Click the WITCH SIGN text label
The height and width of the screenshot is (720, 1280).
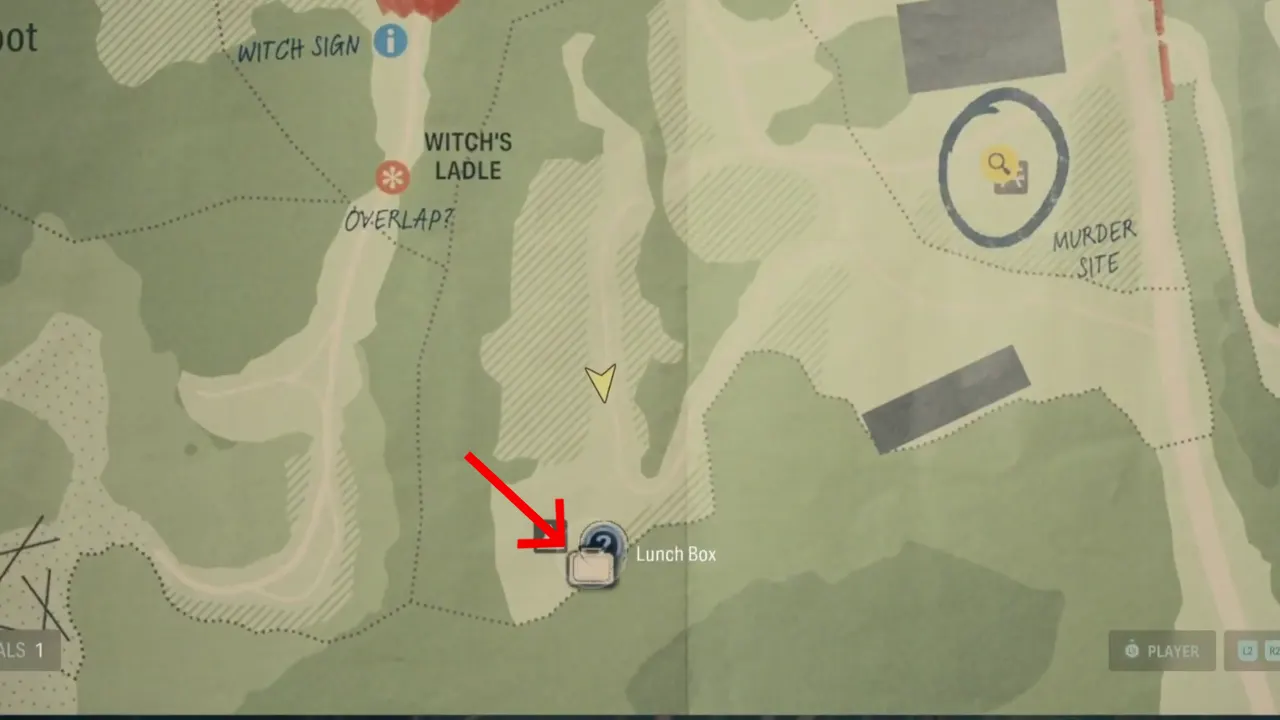(299, 50)
